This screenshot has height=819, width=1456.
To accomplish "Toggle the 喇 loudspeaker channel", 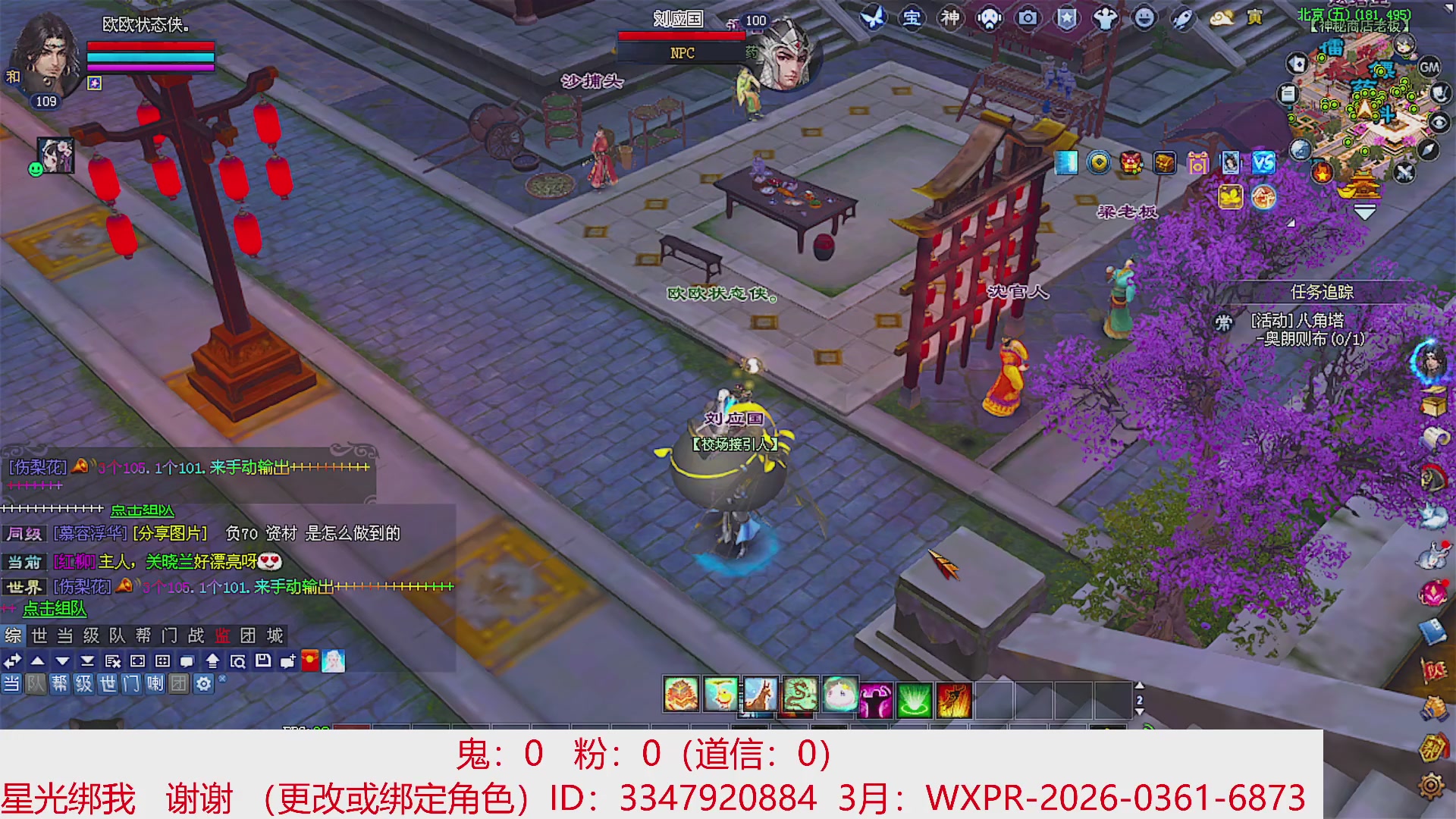I will pos(155,685).
